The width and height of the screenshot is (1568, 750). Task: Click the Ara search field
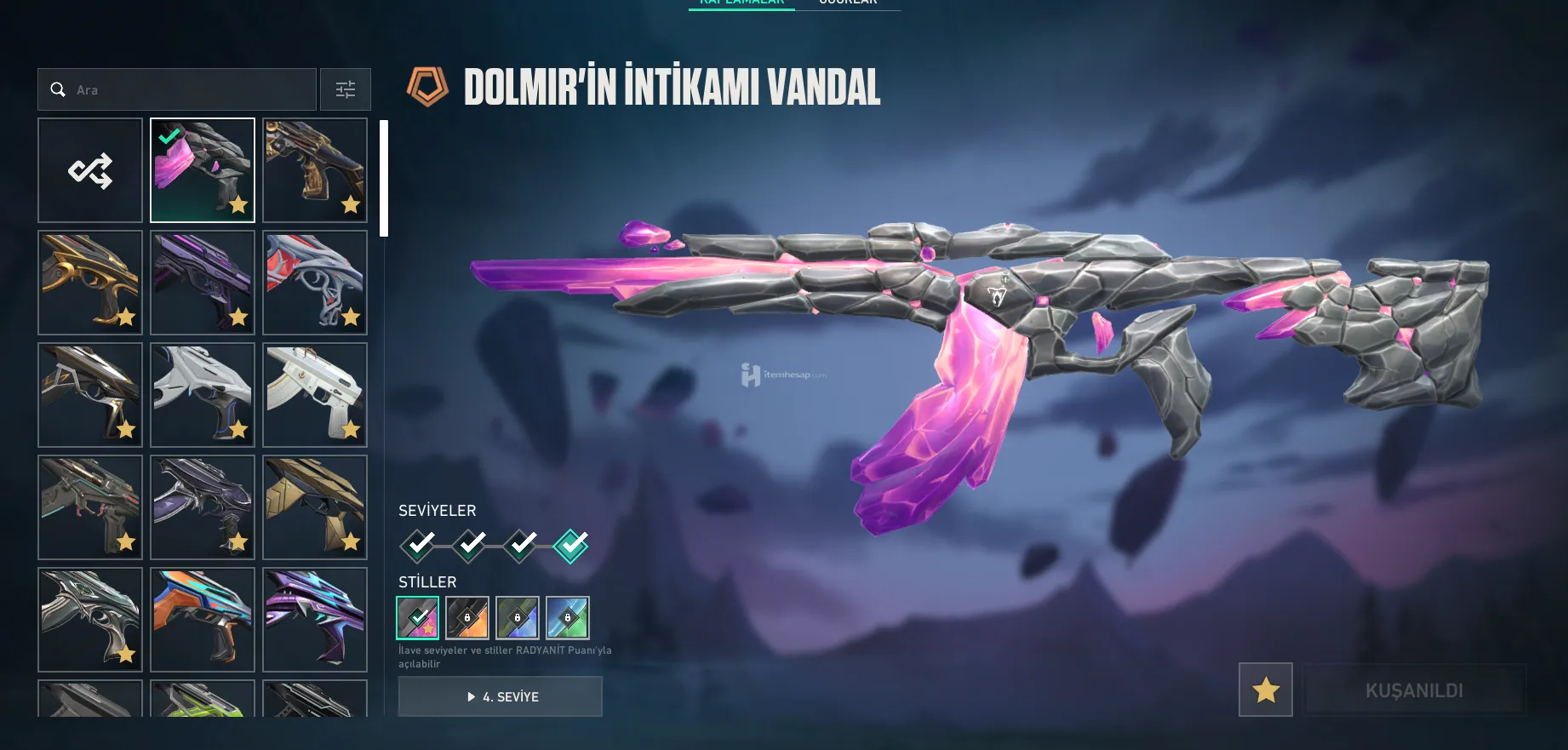(187, 89)
